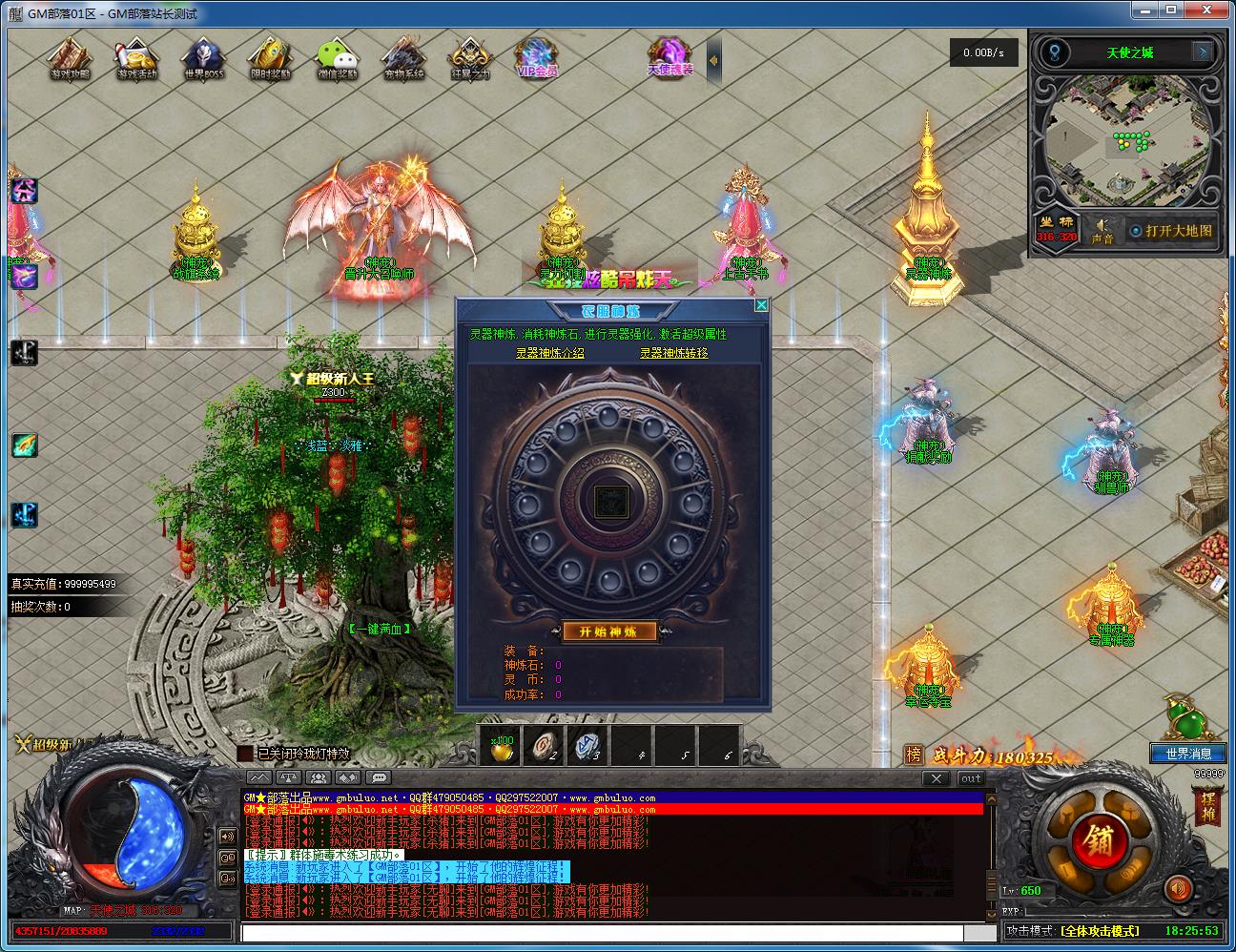Open the 微信奖励 WeChat rewards icon
Viewport: 1236px width, 952px height.
click(337, 57)
